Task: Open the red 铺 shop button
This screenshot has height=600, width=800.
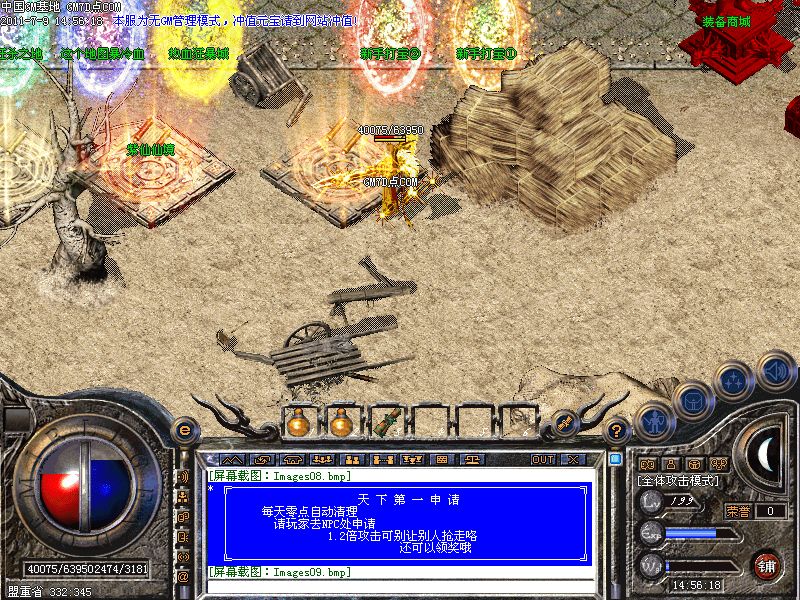Action: click(767, 564)
